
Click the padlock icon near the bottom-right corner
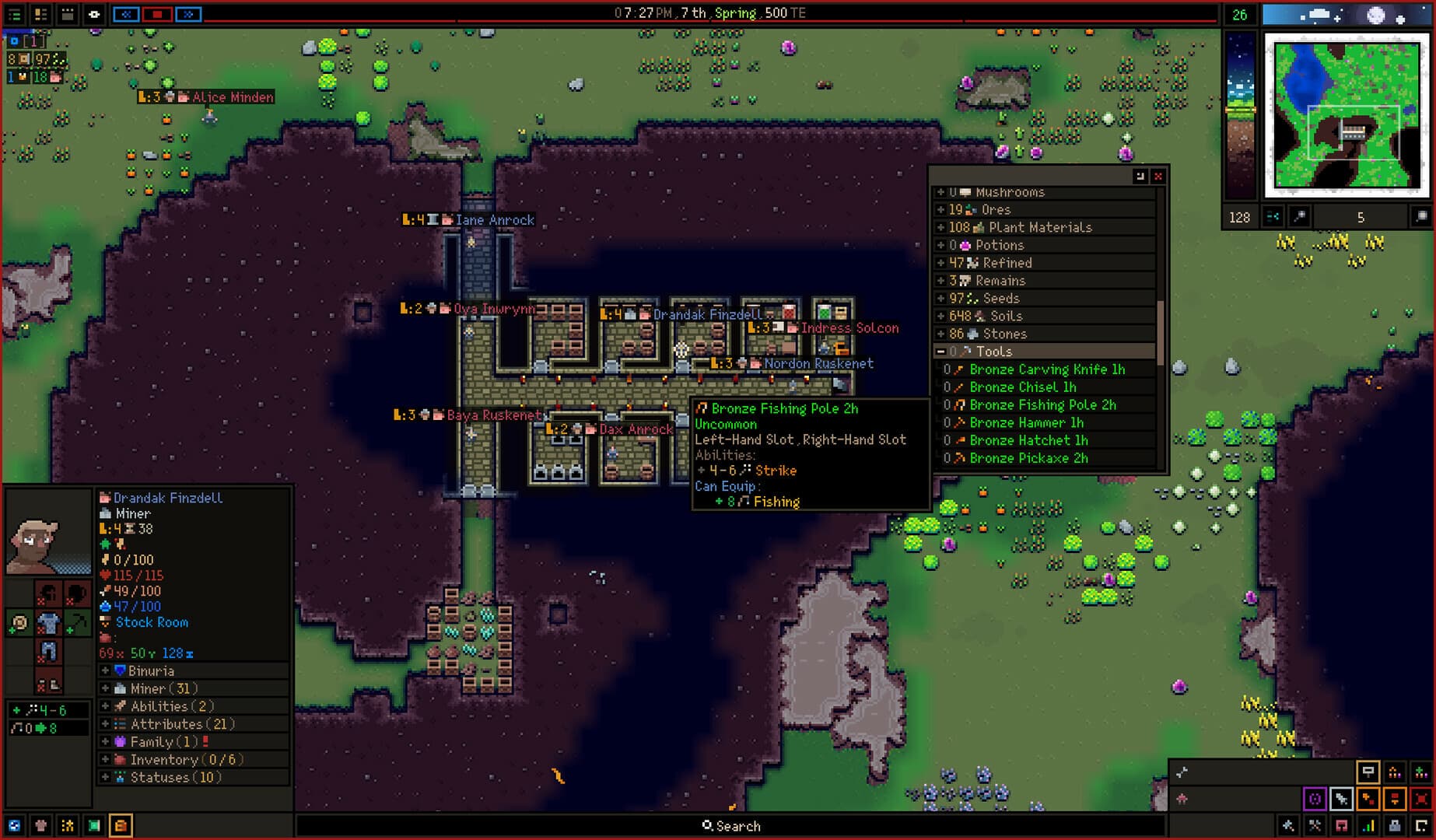pyautogui.click(x=1396, y=827)
